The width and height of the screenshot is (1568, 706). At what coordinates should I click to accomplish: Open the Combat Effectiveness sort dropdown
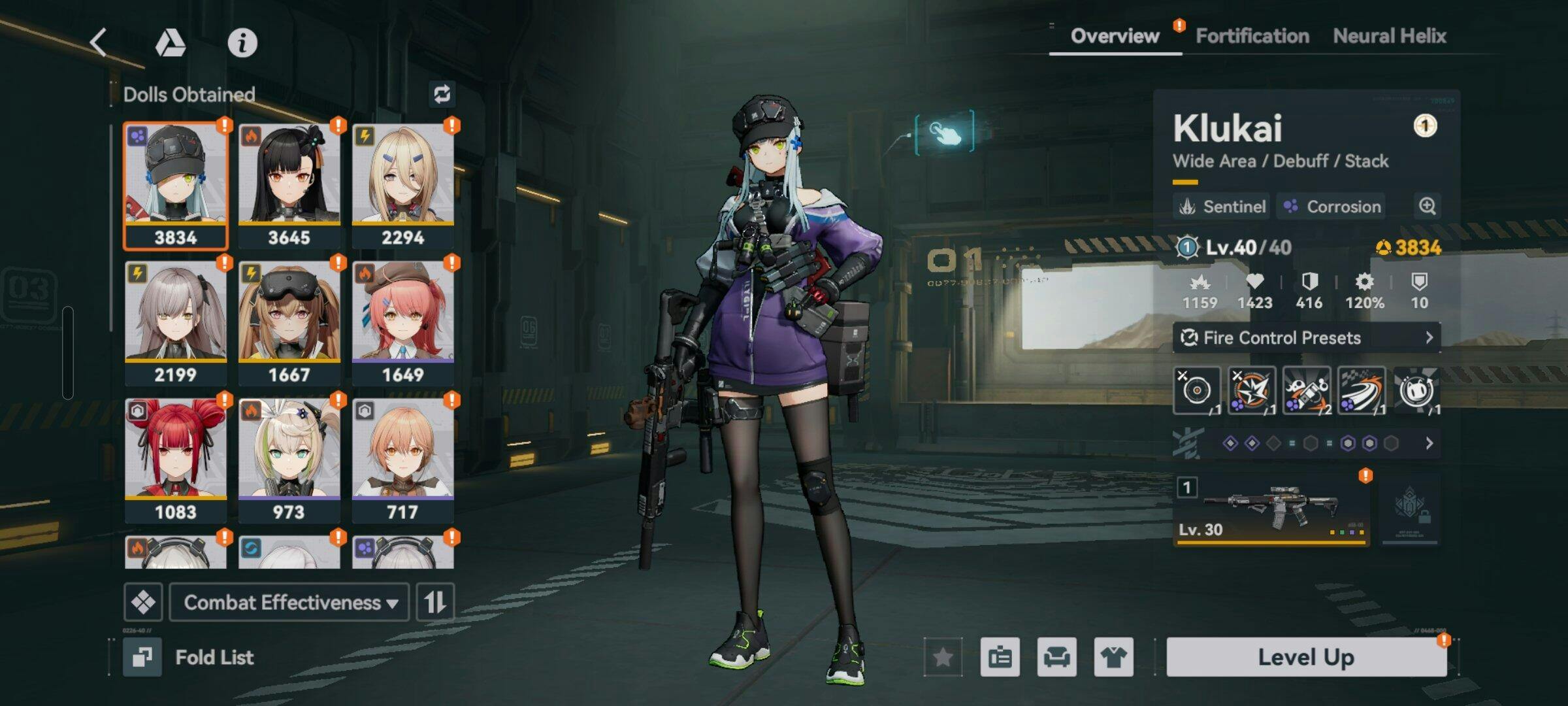(289, 602)
